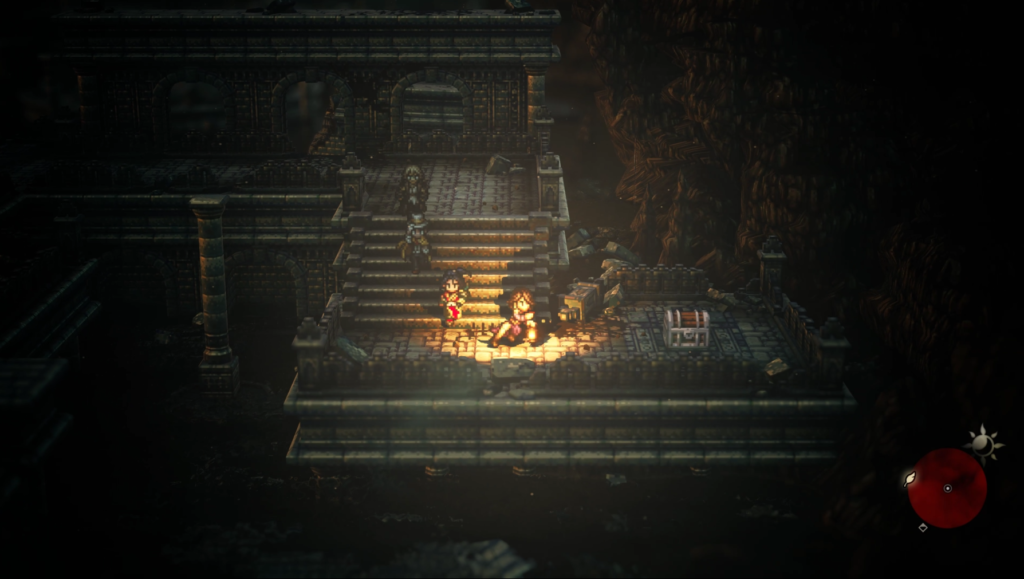Select the sun and moon day-night icon
The height and width of the screenshot is (579, 1024).
click(x=984, y=442)
